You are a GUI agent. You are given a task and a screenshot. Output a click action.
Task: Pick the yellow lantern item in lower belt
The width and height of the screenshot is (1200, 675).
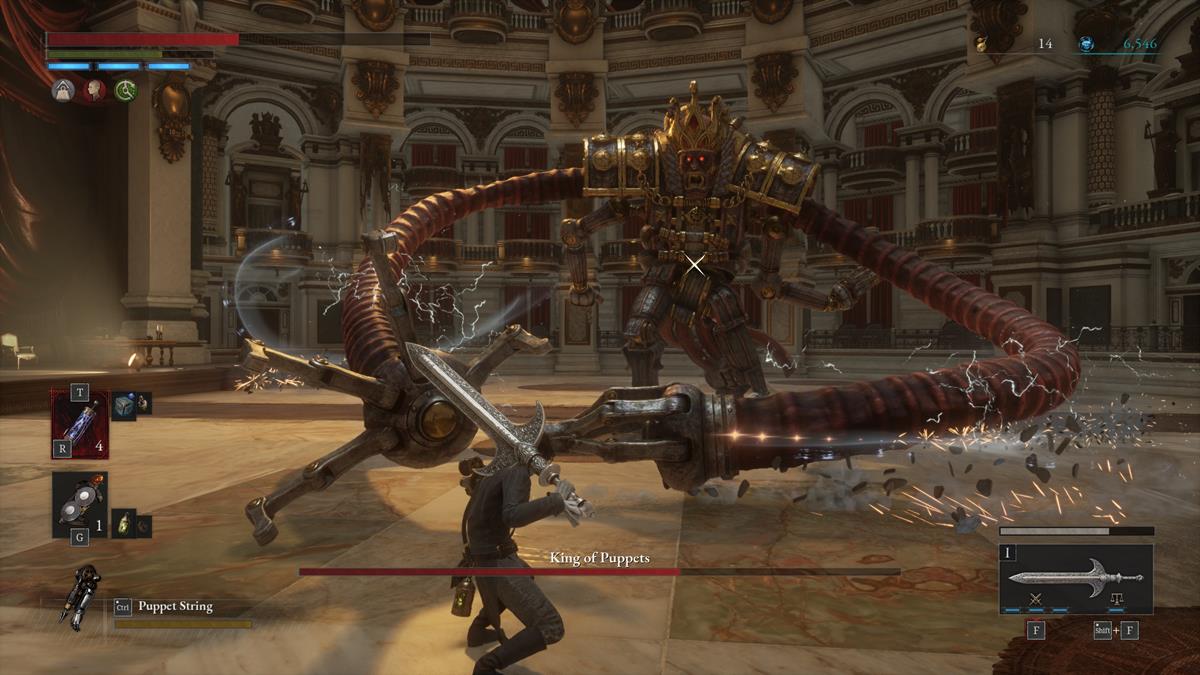[x=123, y=523]
